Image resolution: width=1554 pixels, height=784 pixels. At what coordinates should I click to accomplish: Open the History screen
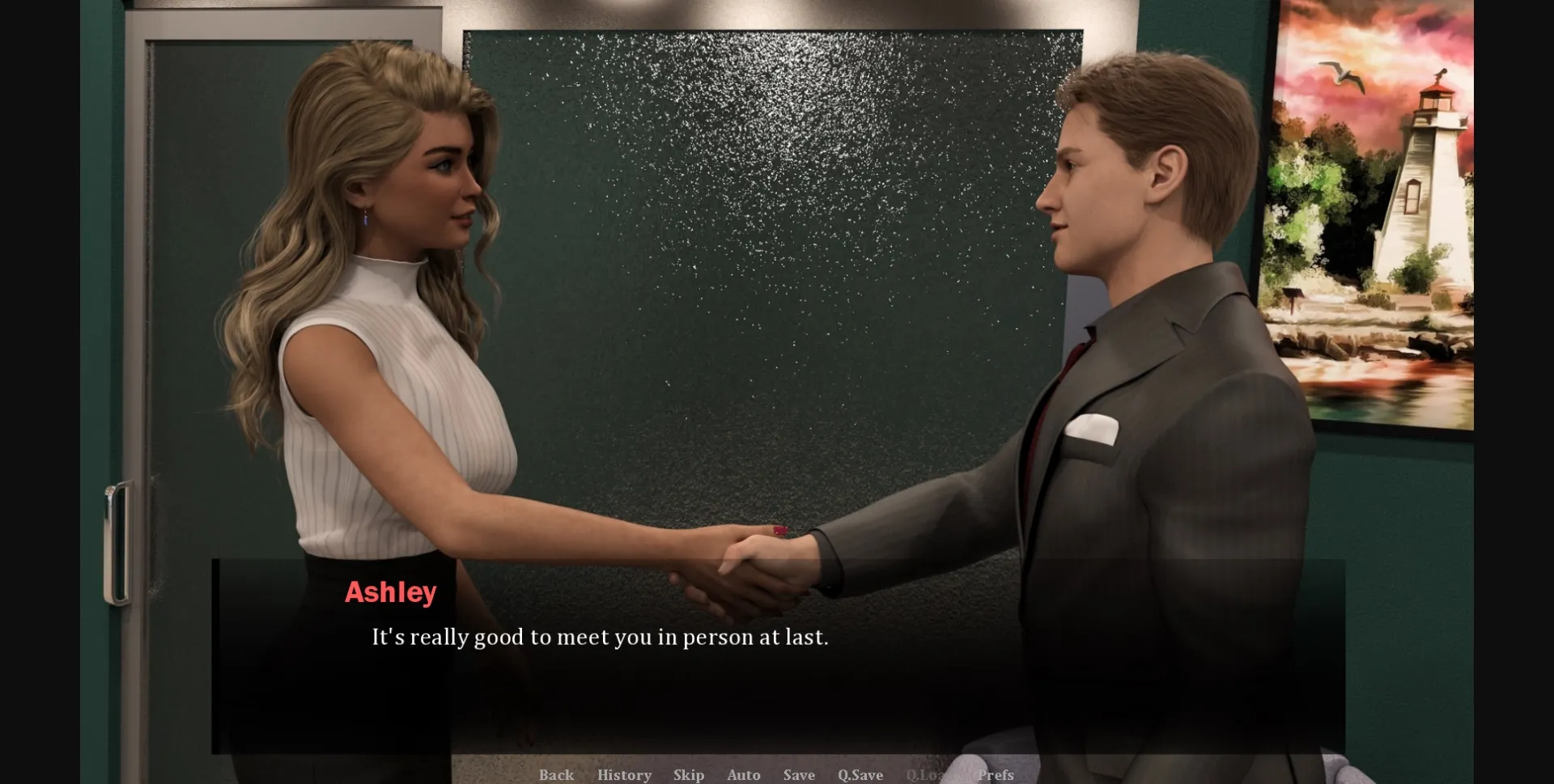[x=623, y=774]
